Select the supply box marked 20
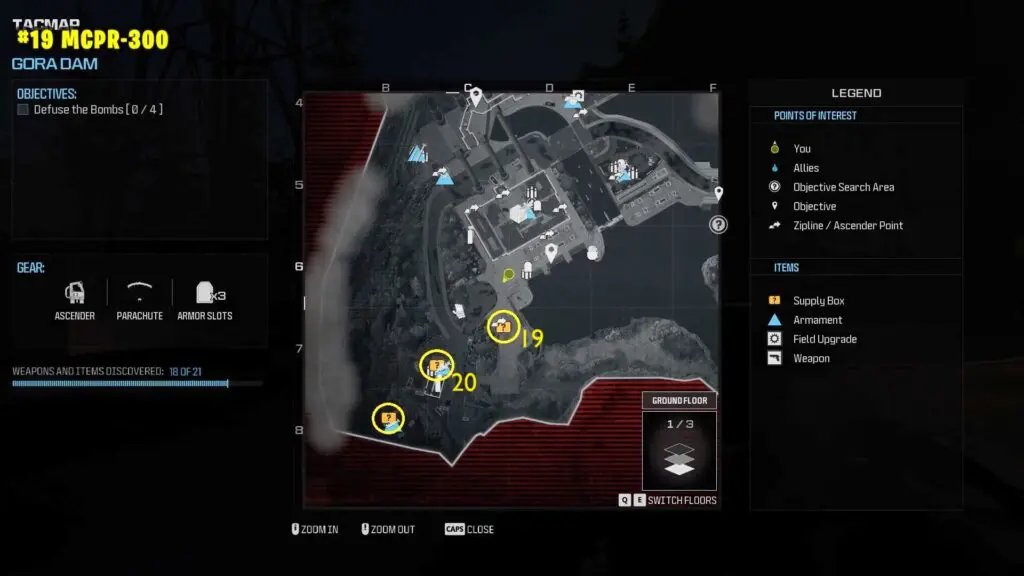The height and width of the screenshot is (576, 1024). coord(436,366)
